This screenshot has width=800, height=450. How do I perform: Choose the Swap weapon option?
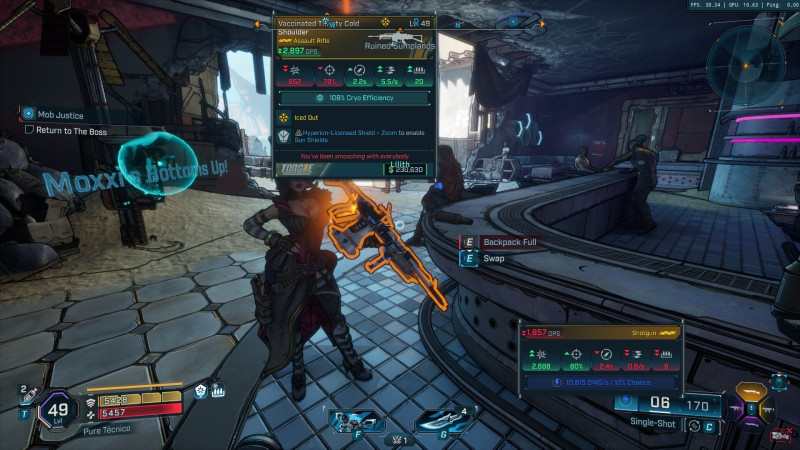click(494, 258)
